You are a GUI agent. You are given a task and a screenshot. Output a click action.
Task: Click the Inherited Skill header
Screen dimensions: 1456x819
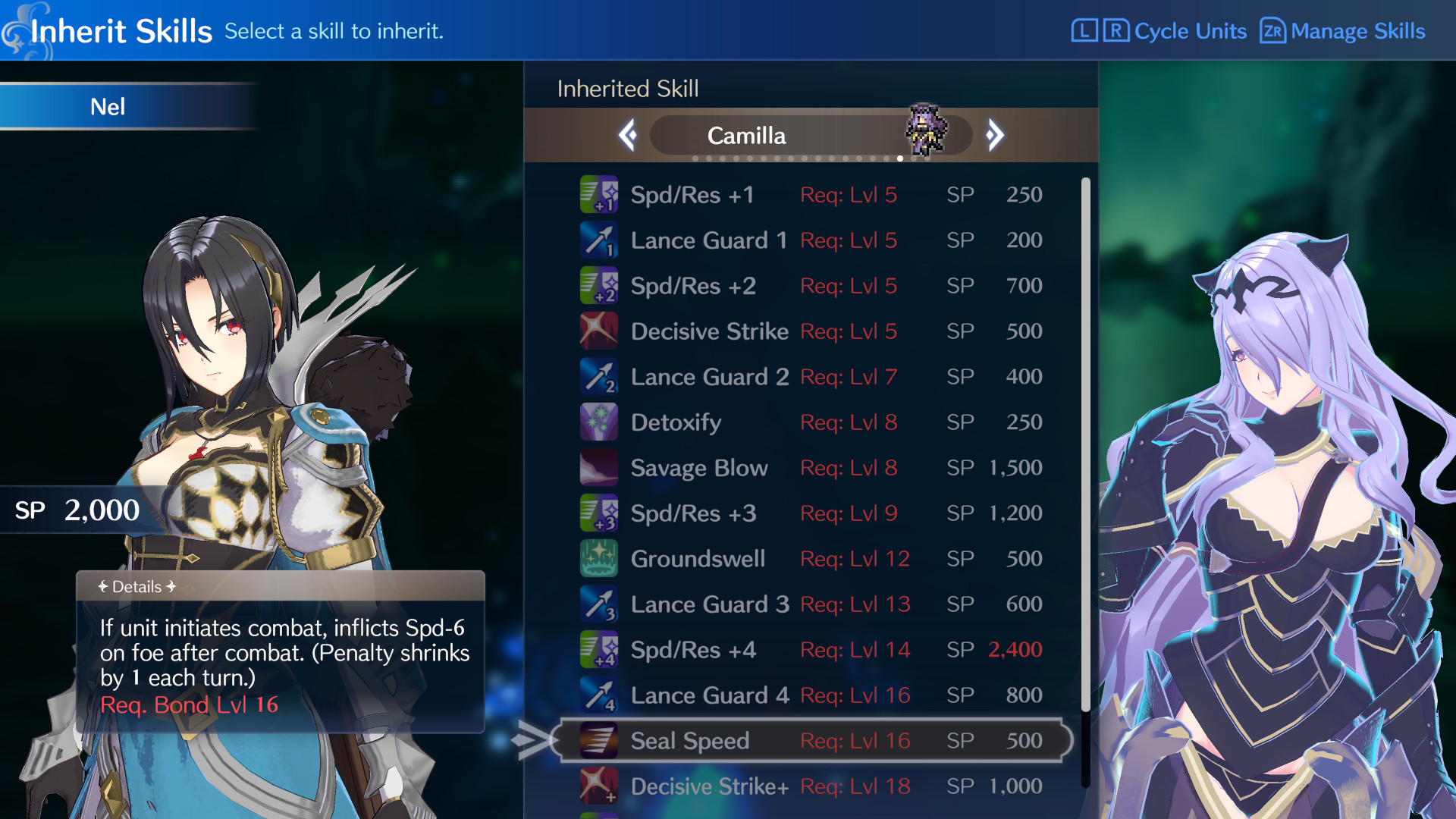pyautogui.click(x=627, y=89)
